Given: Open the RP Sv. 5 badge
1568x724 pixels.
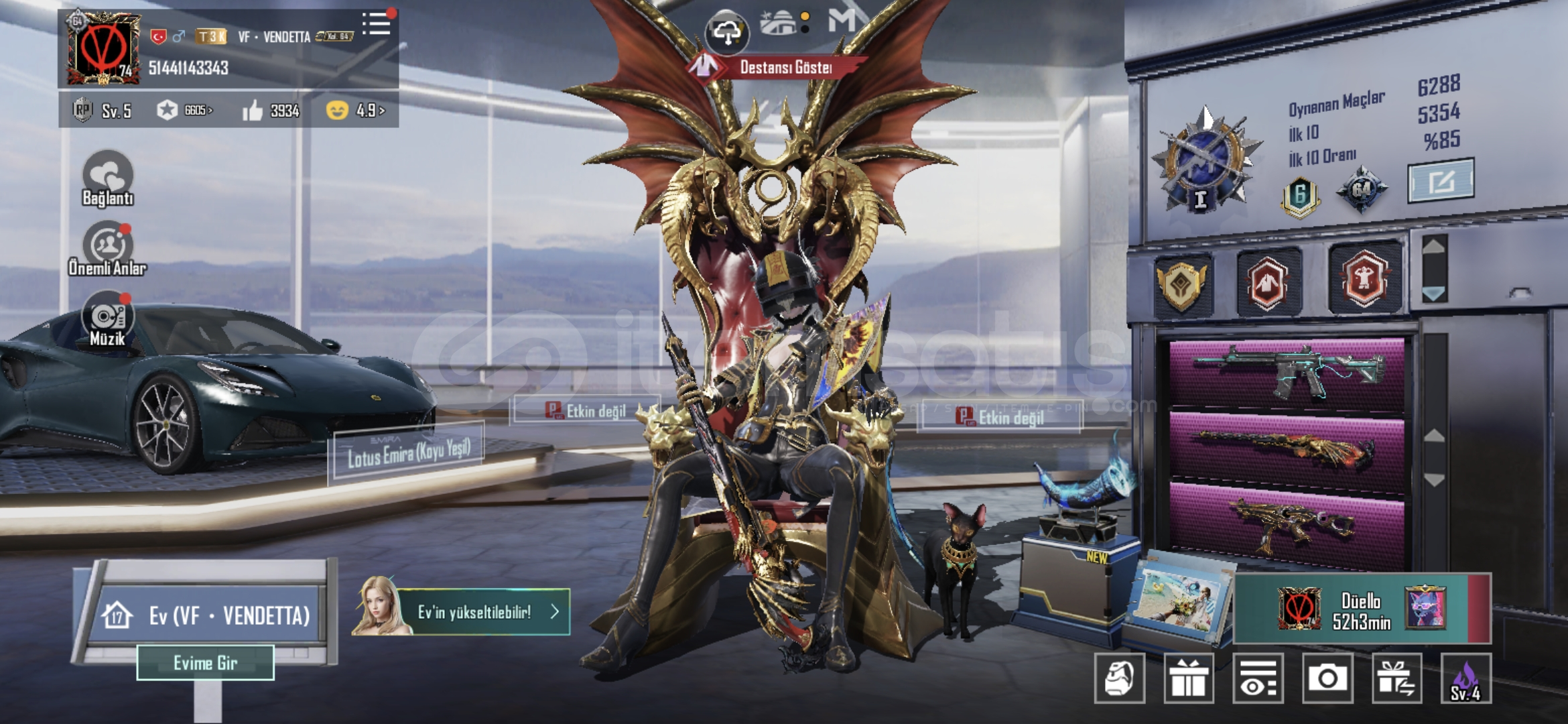Looking at the screenshot, I should pos(103,111).
